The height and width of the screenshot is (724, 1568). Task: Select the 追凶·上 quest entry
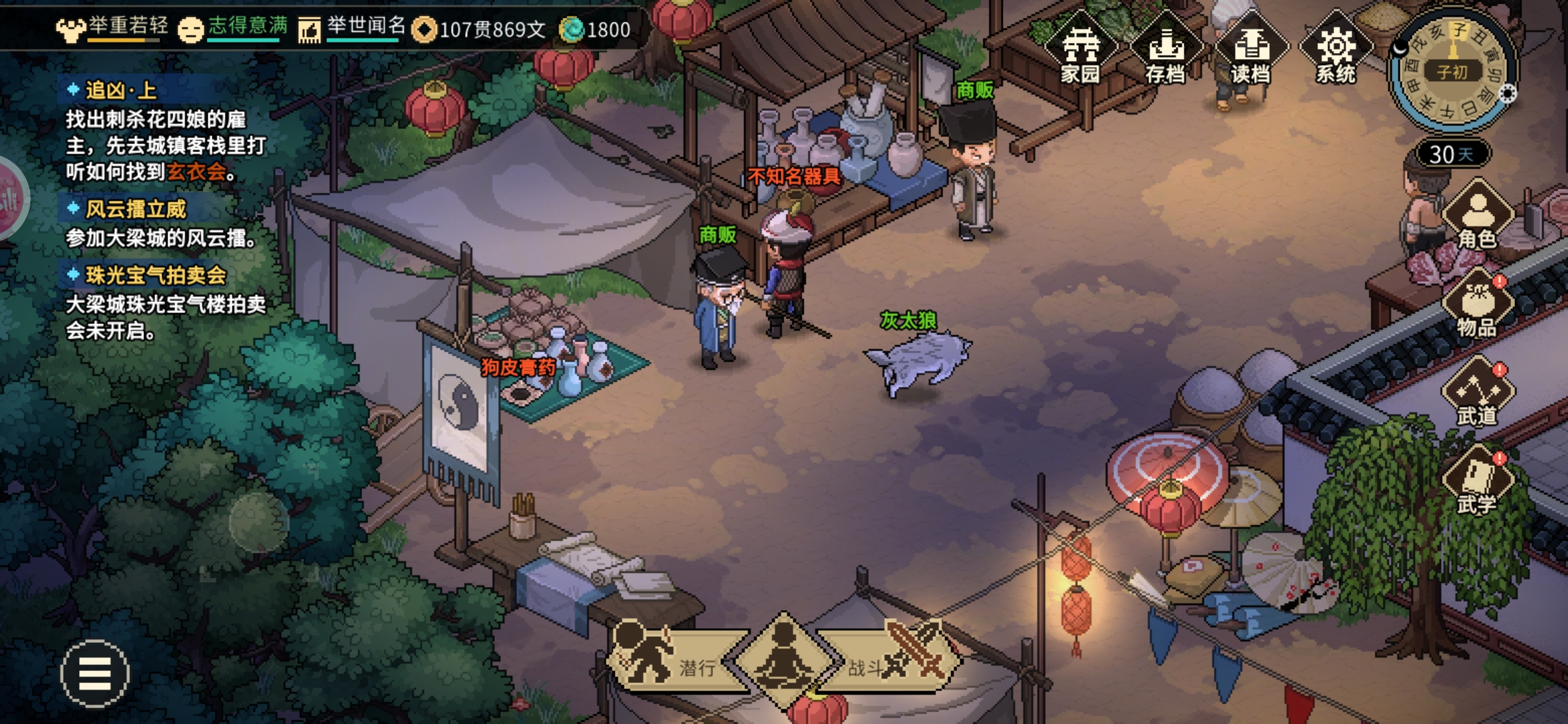[121, 90]
